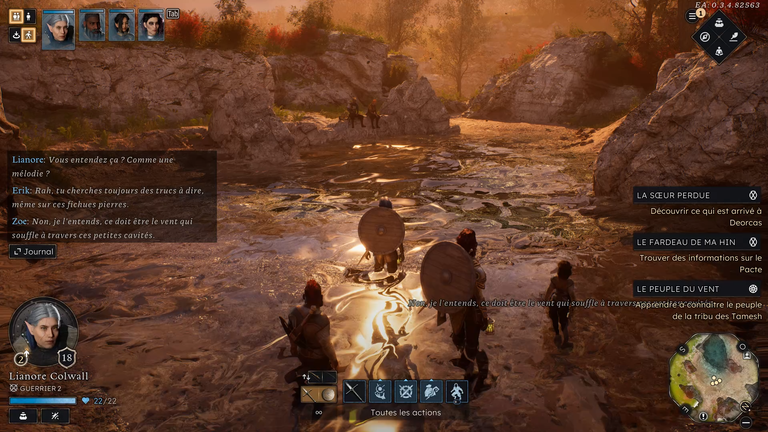
Task: Activate the spear attack action
Action: tap(354, 391)
